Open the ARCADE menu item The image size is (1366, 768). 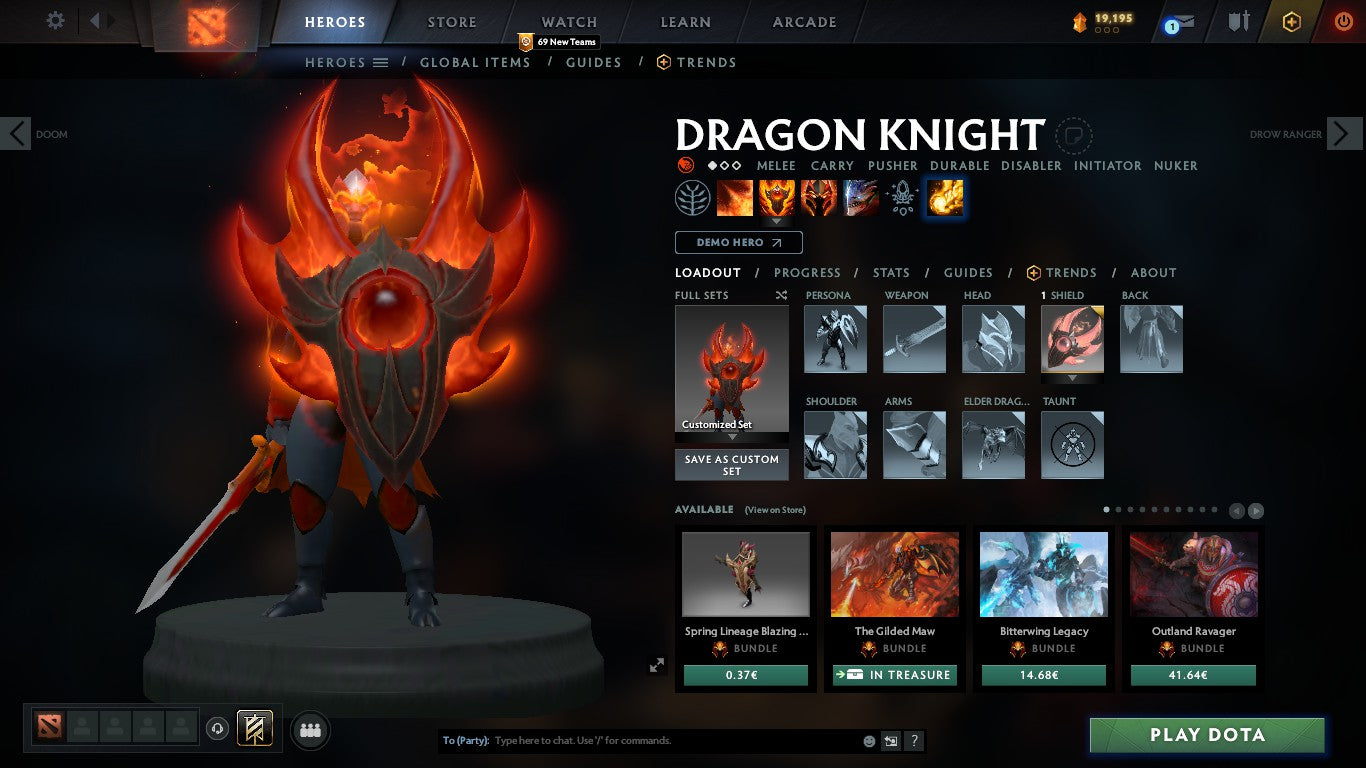coord(804,21)
